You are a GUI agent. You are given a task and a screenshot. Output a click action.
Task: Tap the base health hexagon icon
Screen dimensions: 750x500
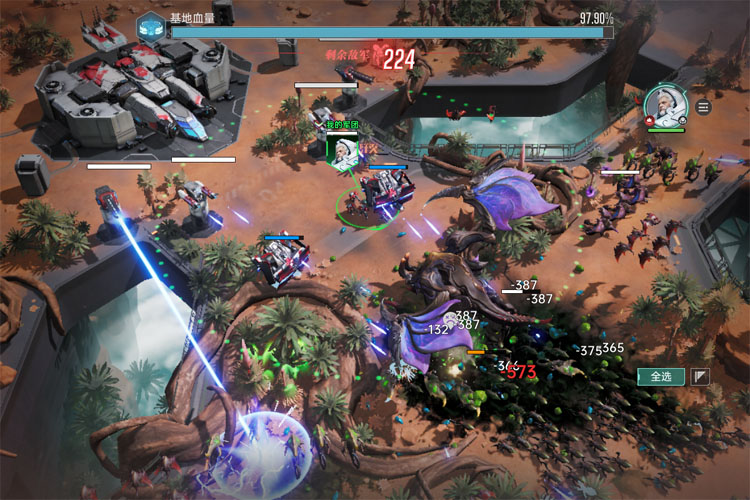click(x=151, y=25)
